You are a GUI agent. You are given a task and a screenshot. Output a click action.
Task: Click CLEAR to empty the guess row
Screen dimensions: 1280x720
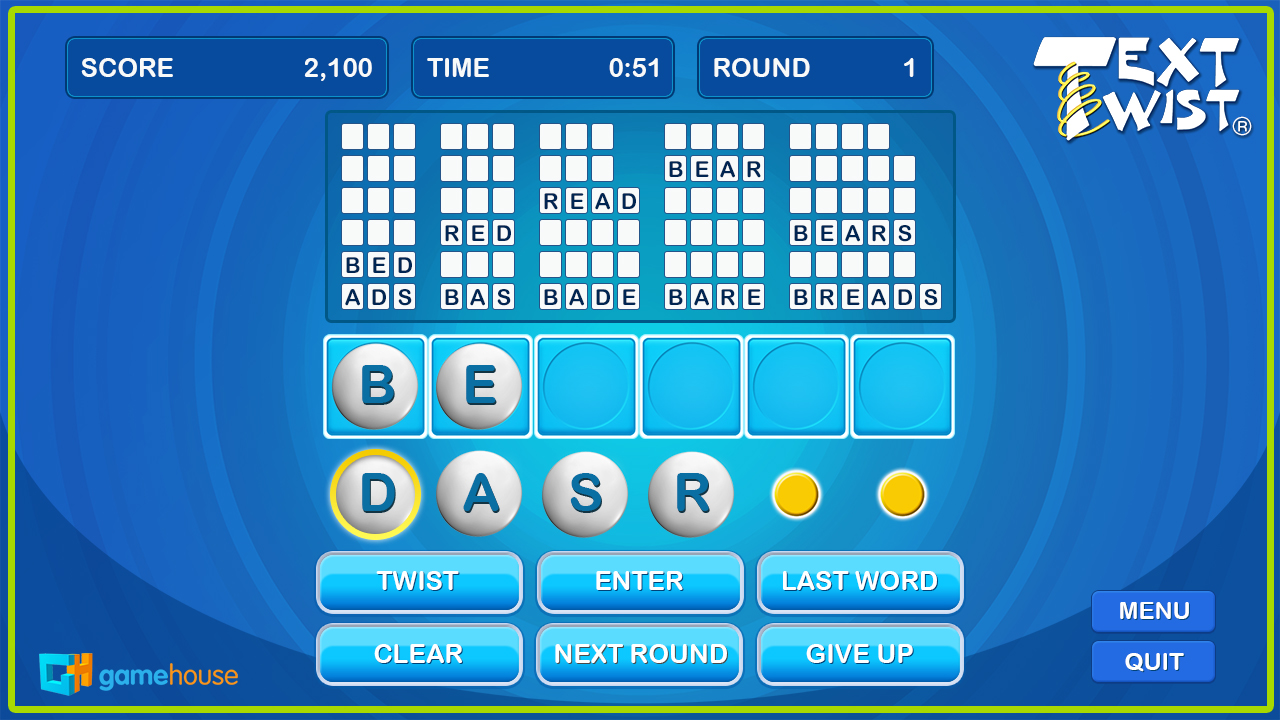419,654
